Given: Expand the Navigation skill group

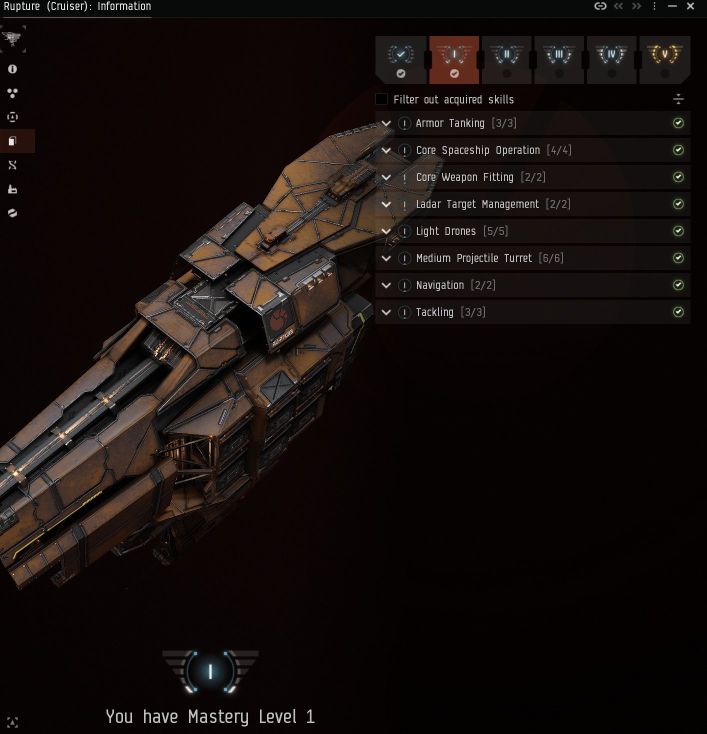Looking at the screenshot, I should [386, 286].
